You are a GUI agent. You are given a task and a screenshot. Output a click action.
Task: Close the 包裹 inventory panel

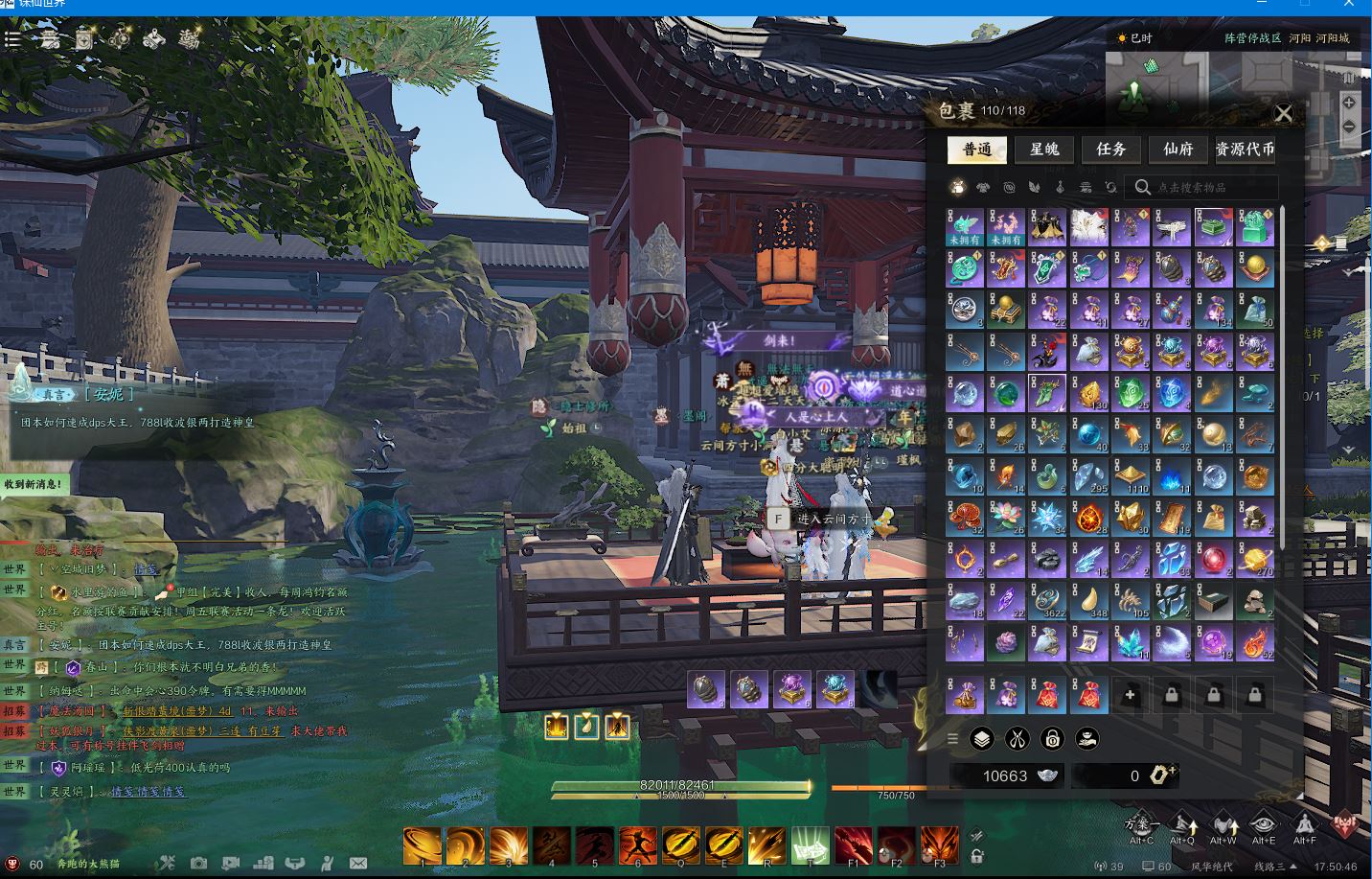coord(1283,115)
